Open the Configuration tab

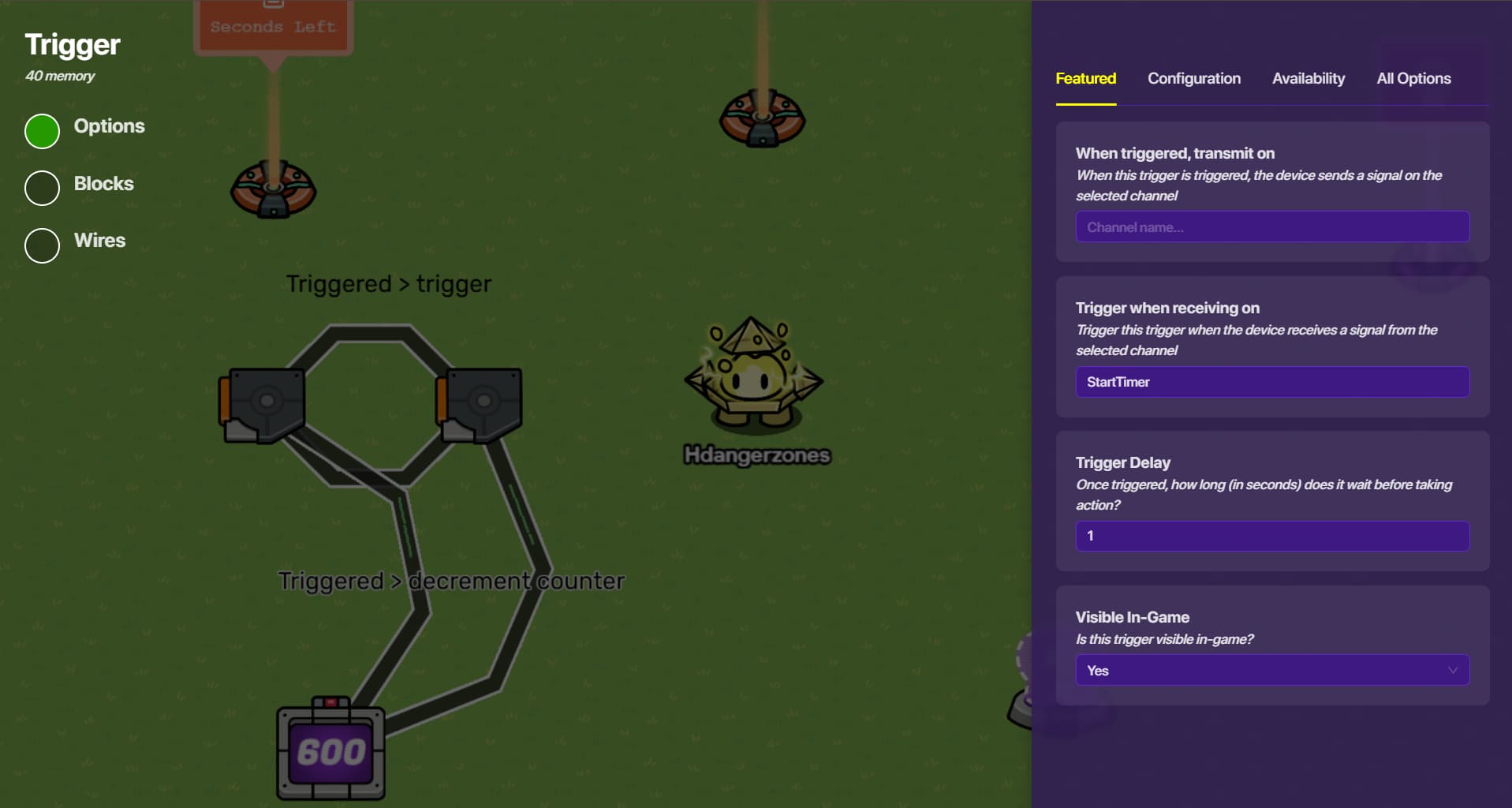pos(1193,79)
